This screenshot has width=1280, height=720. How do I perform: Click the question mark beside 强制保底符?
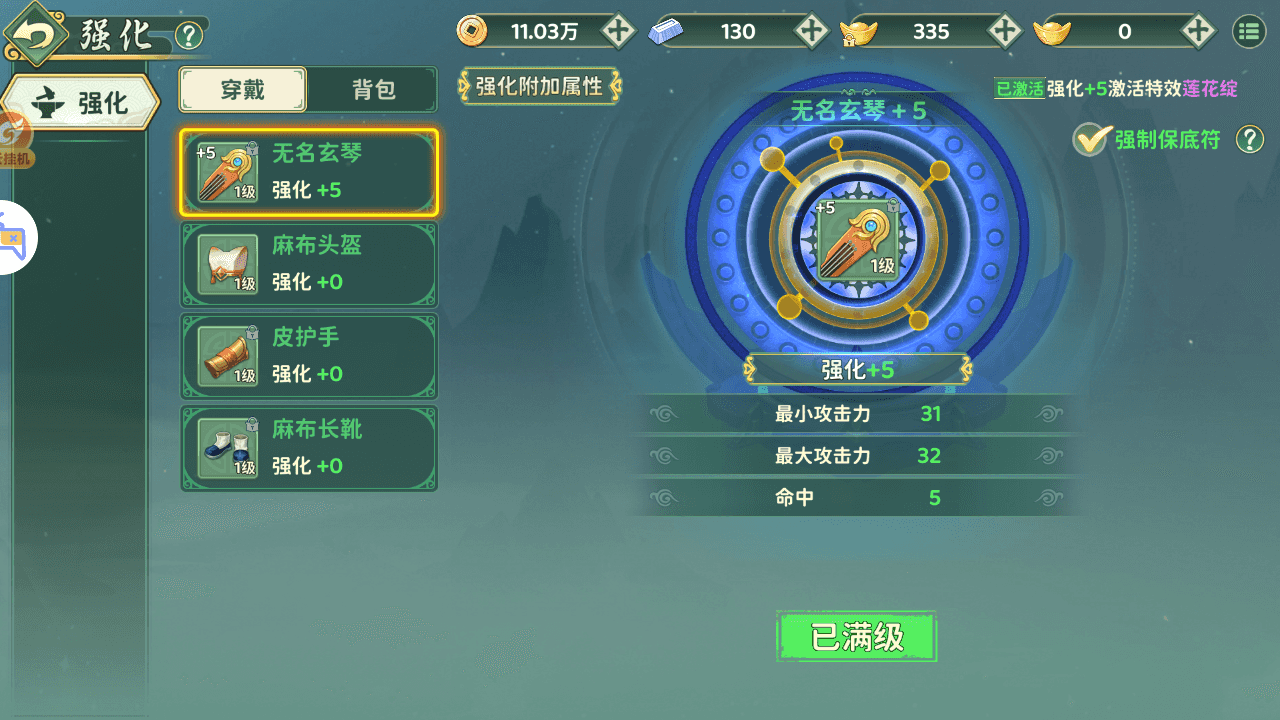pos(1250,139)
